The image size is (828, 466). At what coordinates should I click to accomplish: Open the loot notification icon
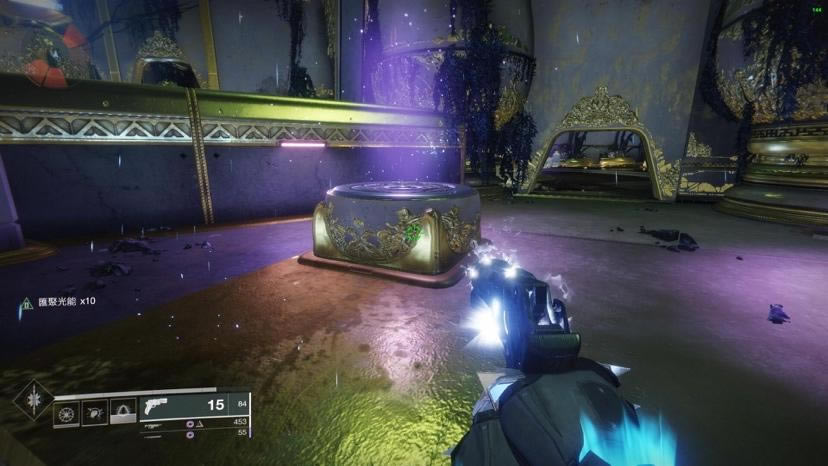tap(26, 301)
